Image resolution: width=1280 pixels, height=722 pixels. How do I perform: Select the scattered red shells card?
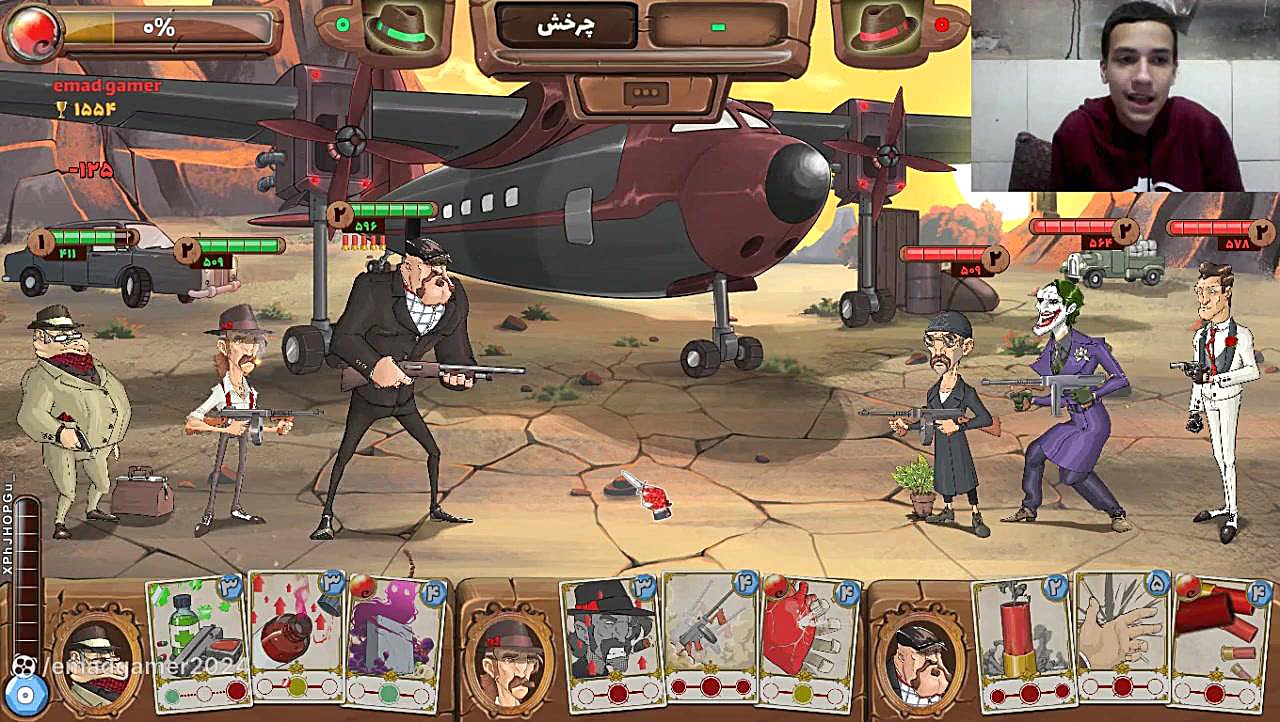tap(1221, 642)
